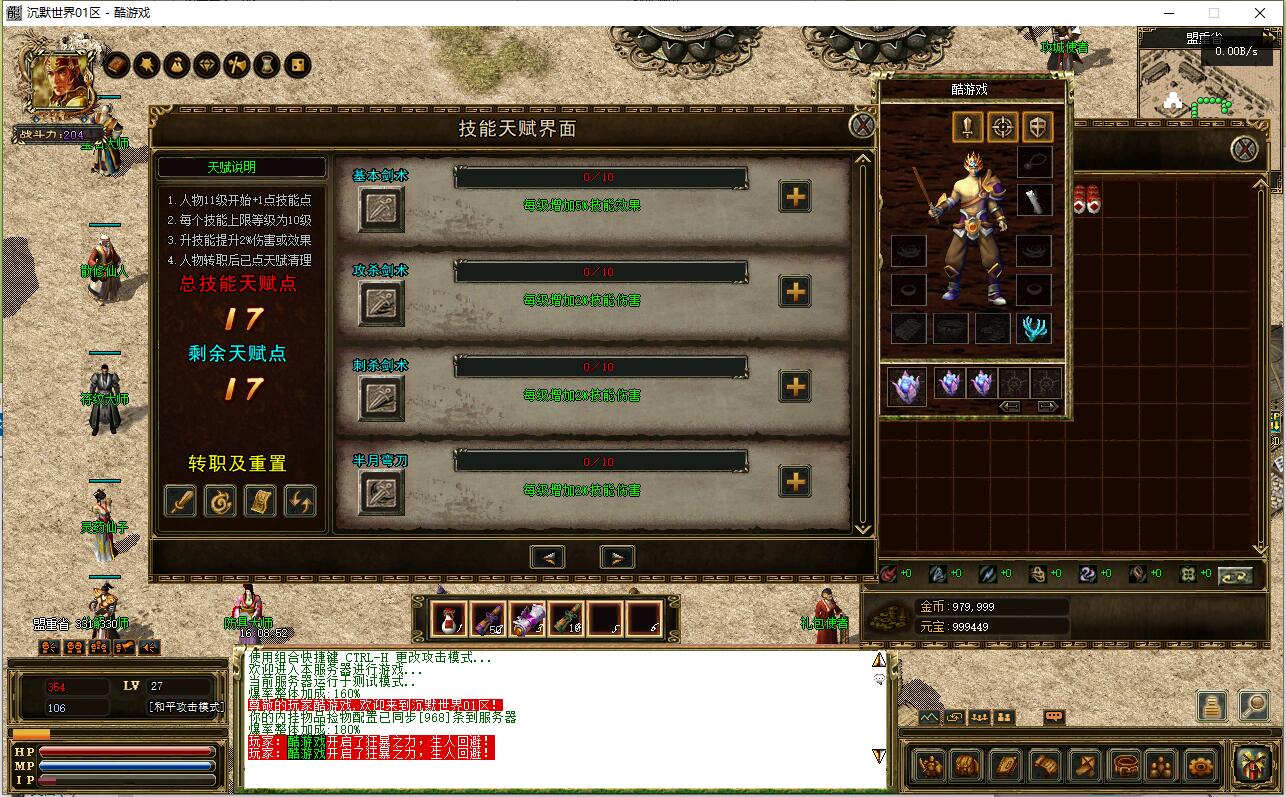Add a point to 半月弯刀
This screenshot has width=1286, height=797.
click(x=795, y=482)
